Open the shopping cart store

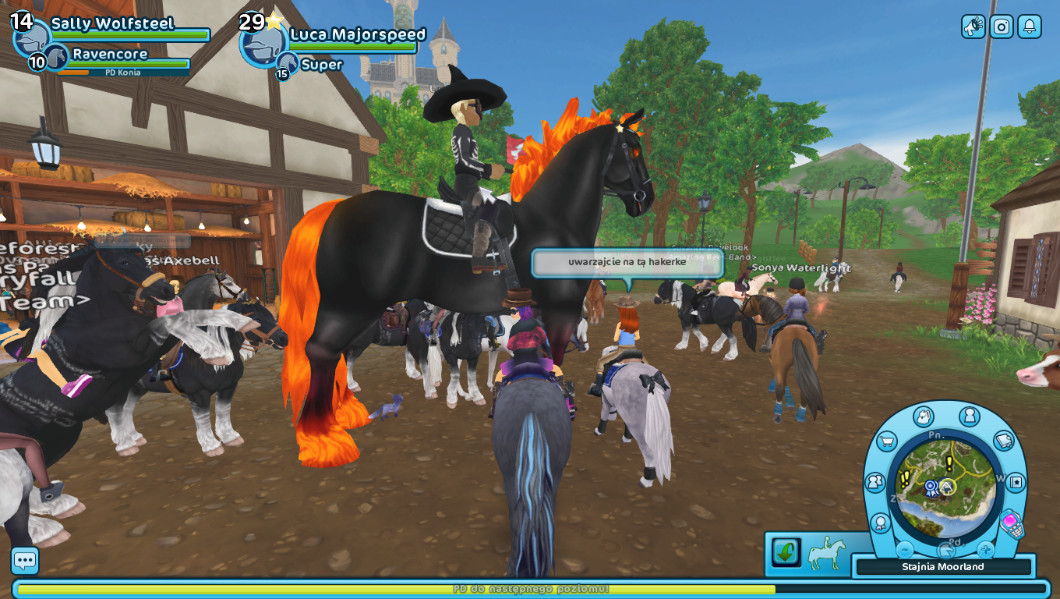(887, 441)
